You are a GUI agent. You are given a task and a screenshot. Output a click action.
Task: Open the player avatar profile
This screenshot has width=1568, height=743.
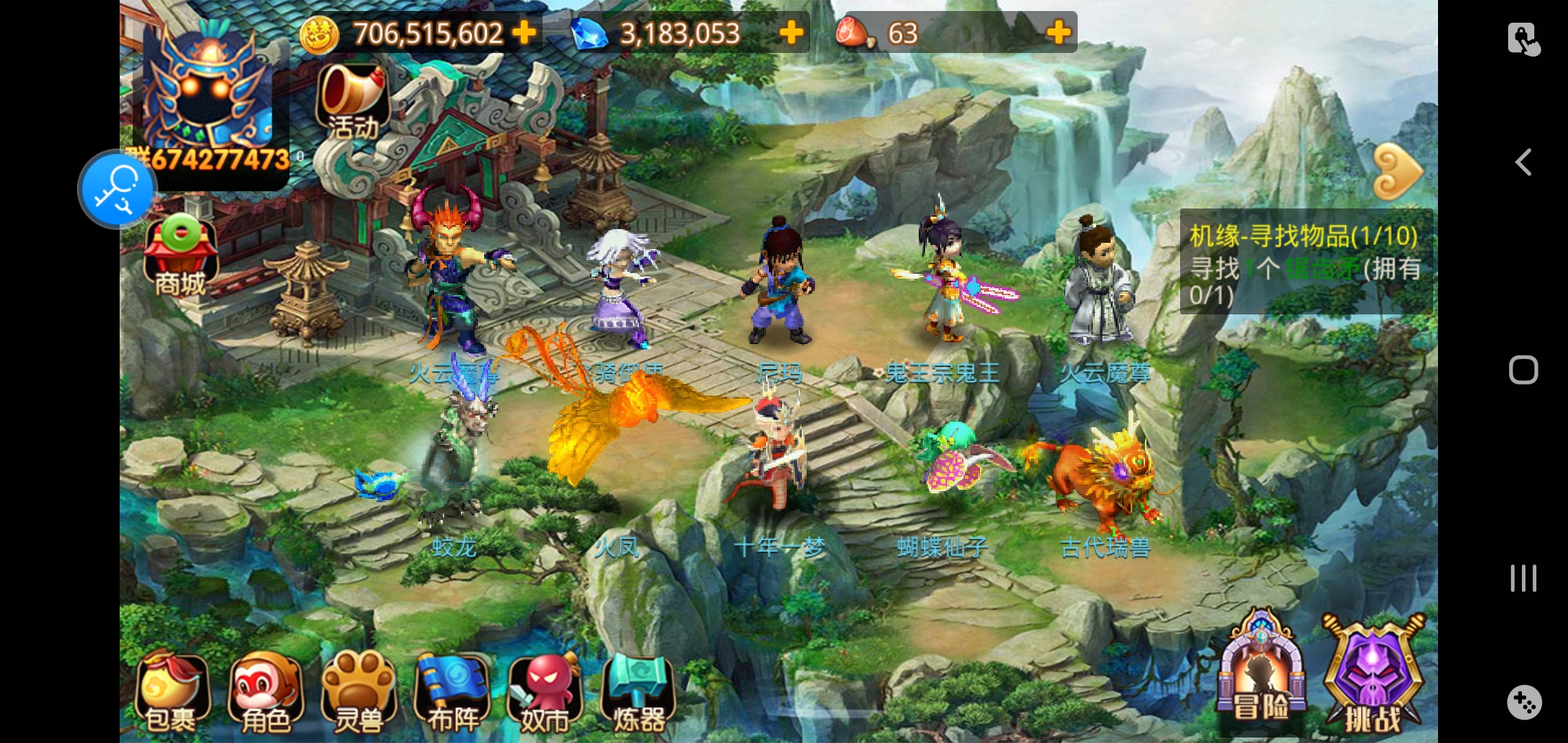click(x=206, y=89)
